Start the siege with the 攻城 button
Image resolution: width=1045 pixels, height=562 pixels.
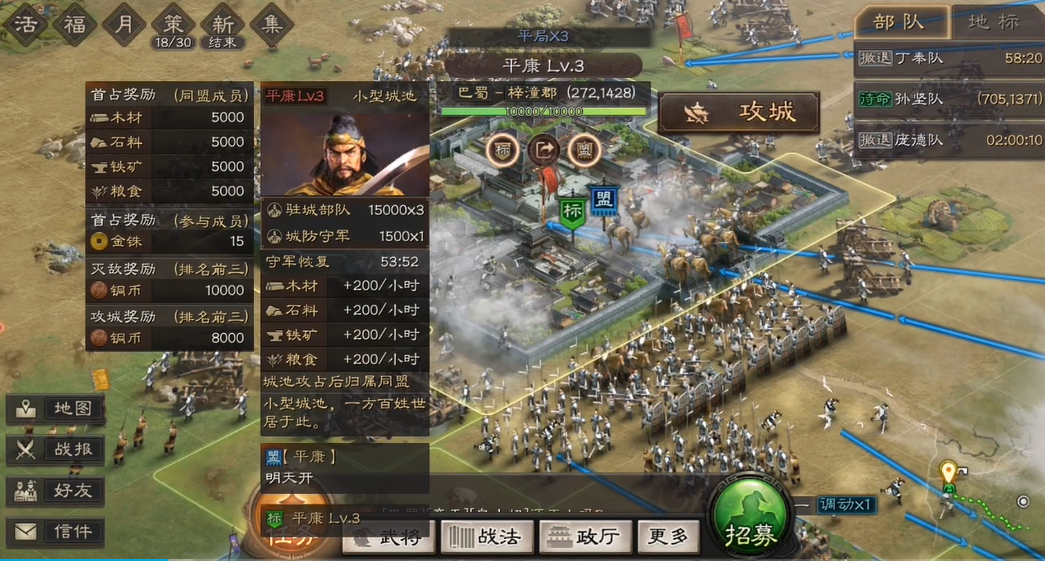[x=738, y=112]
